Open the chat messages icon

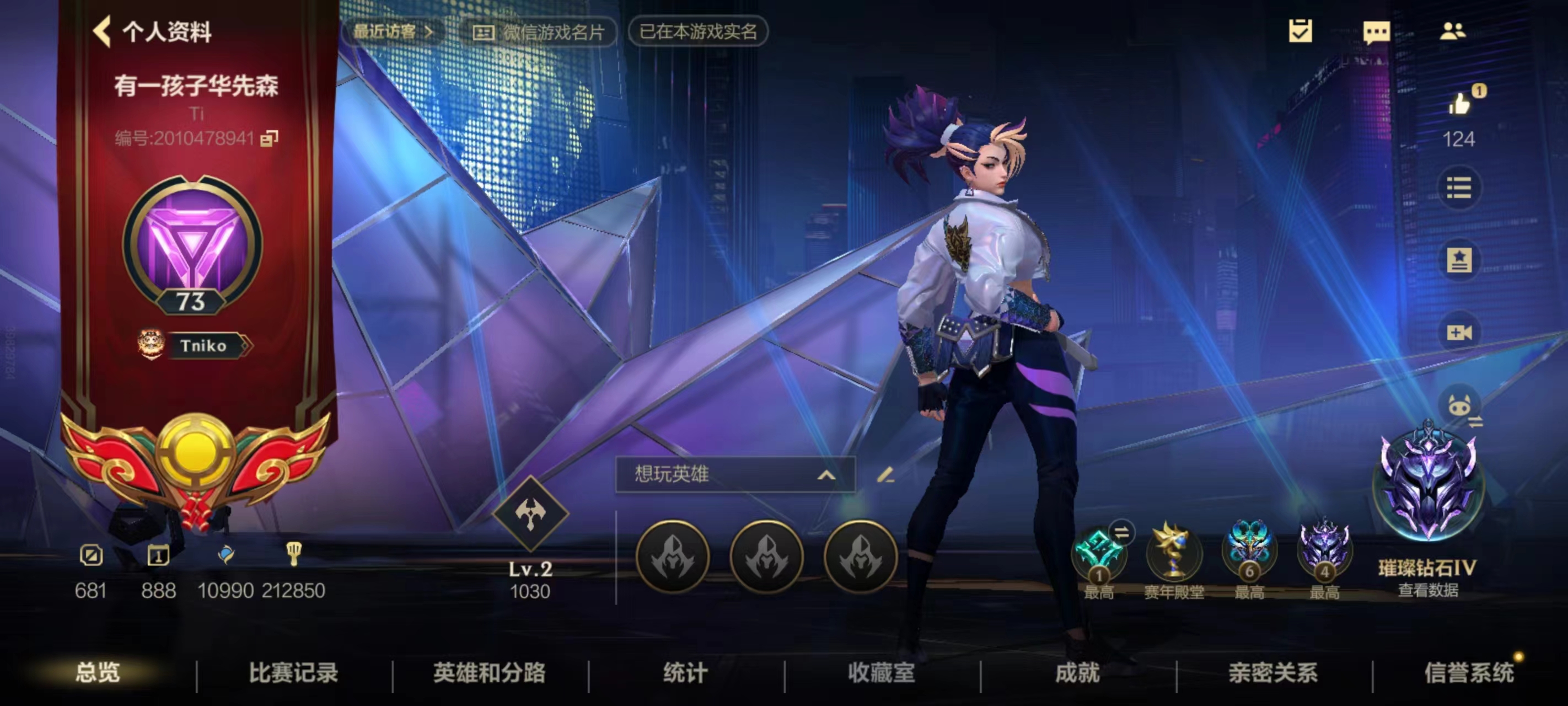pos(1376,31)
